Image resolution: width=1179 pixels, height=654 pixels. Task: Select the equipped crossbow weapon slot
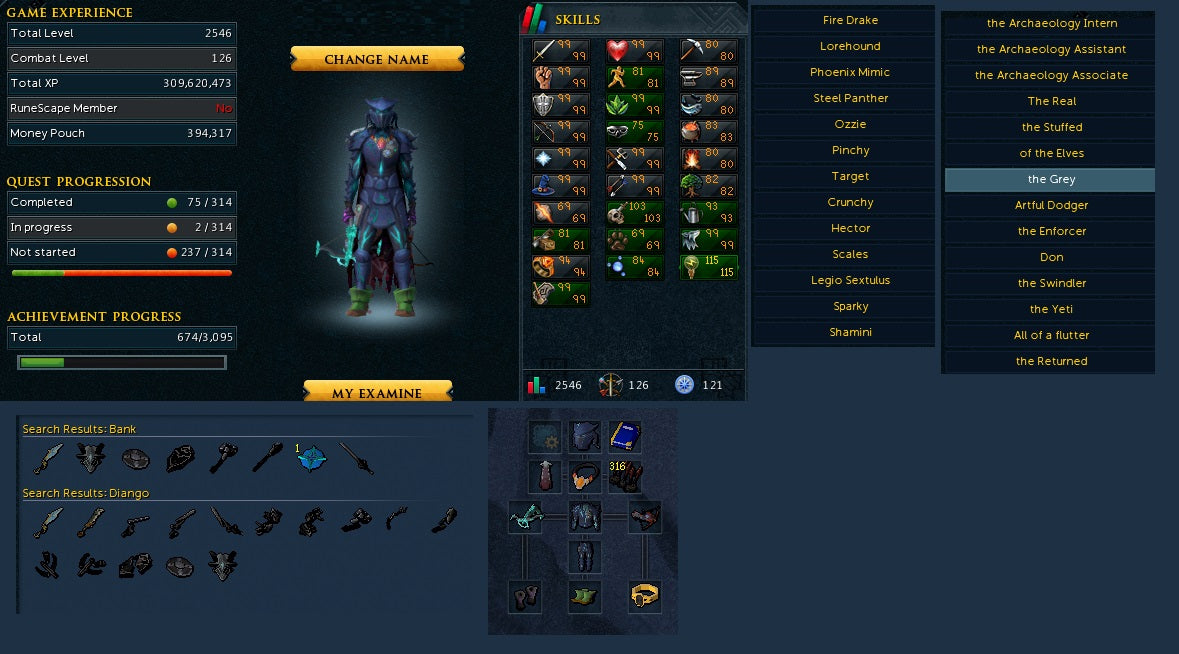525,517
